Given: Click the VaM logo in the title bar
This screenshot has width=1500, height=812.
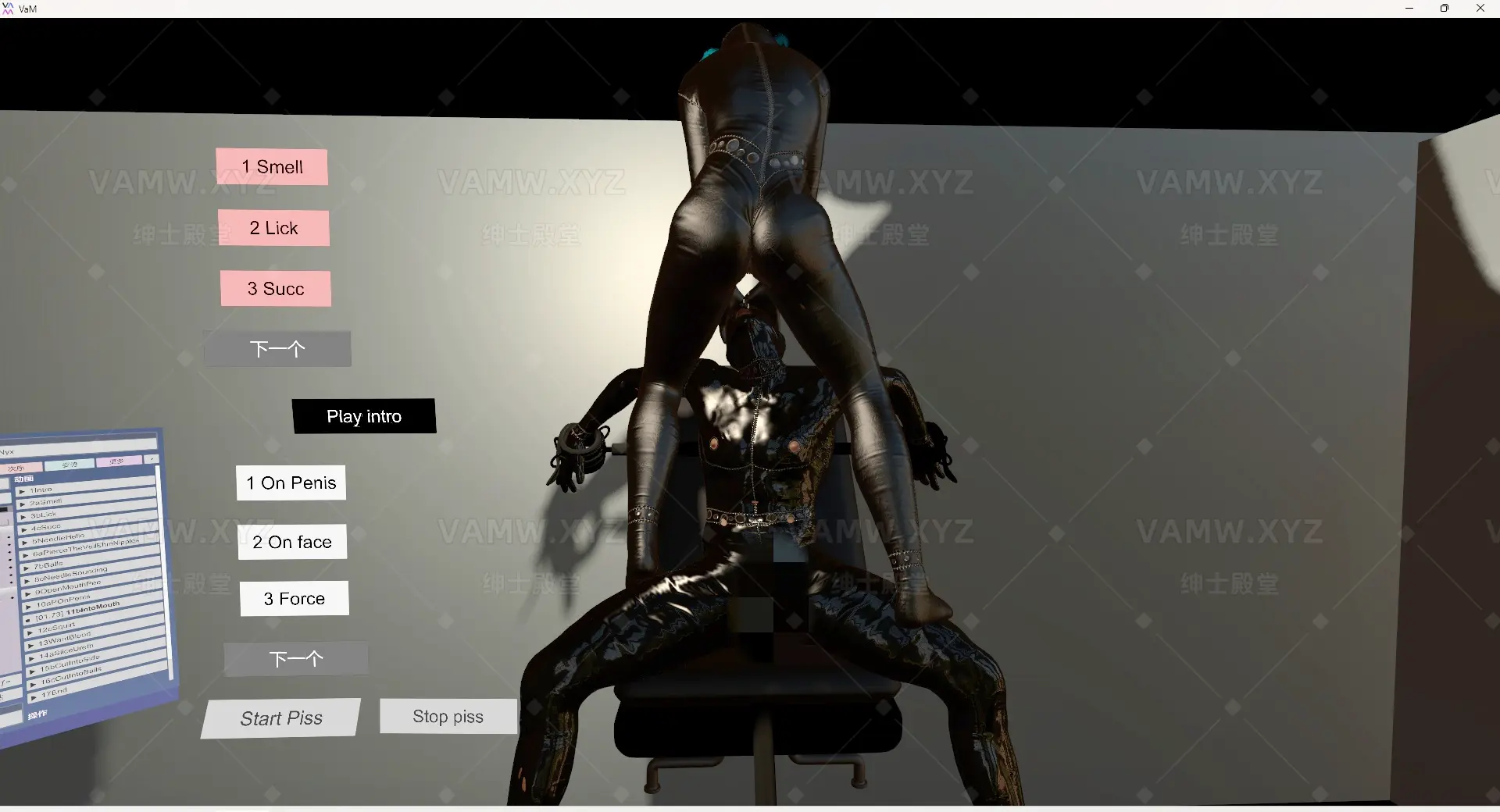Looking at the screenshot, I should pyautogui.click(x=10, y=8).
